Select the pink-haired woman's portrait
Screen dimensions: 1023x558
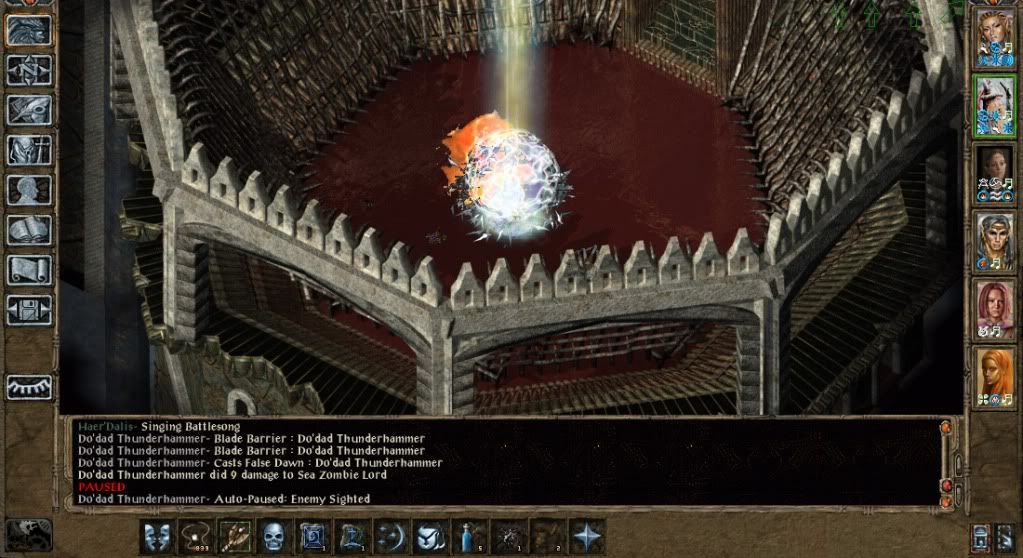point(995,310)
